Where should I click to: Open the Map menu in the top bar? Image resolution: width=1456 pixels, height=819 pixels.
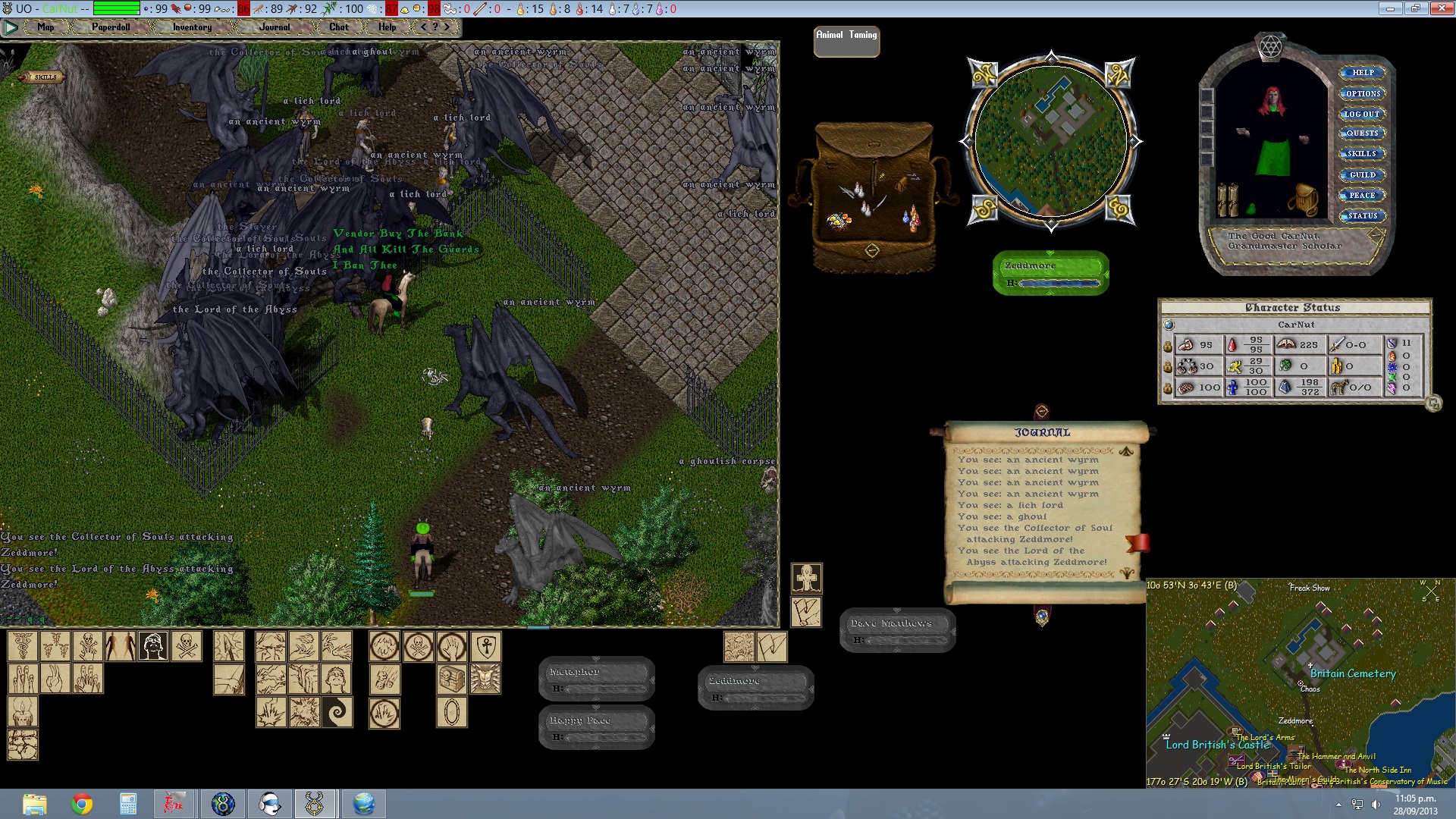point(45,27)
